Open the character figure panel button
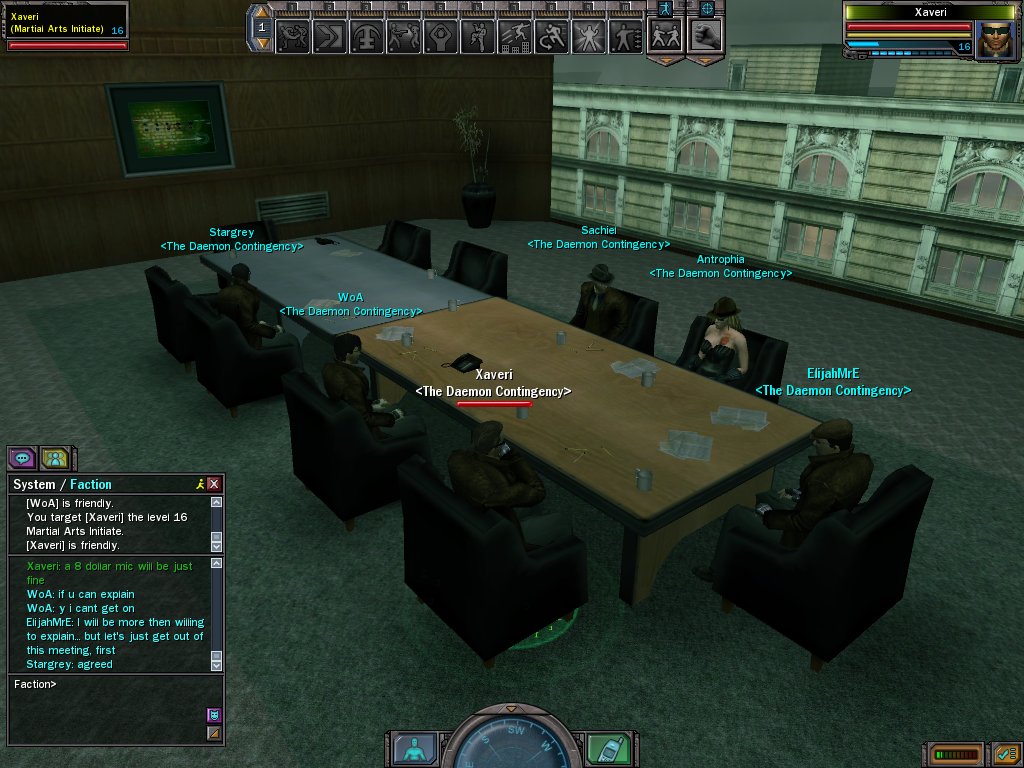This screenshot has height=768, width=1024. pos(413,748)
